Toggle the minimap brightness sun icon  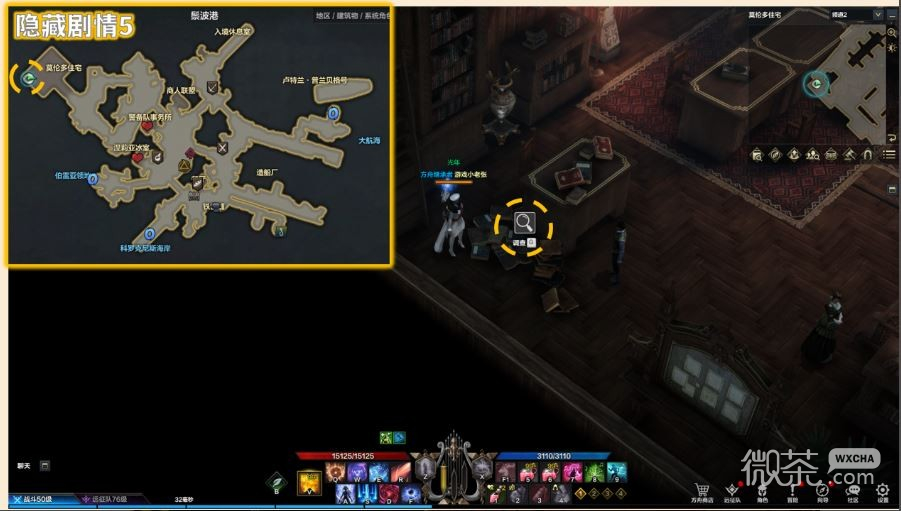pos(892,48)
